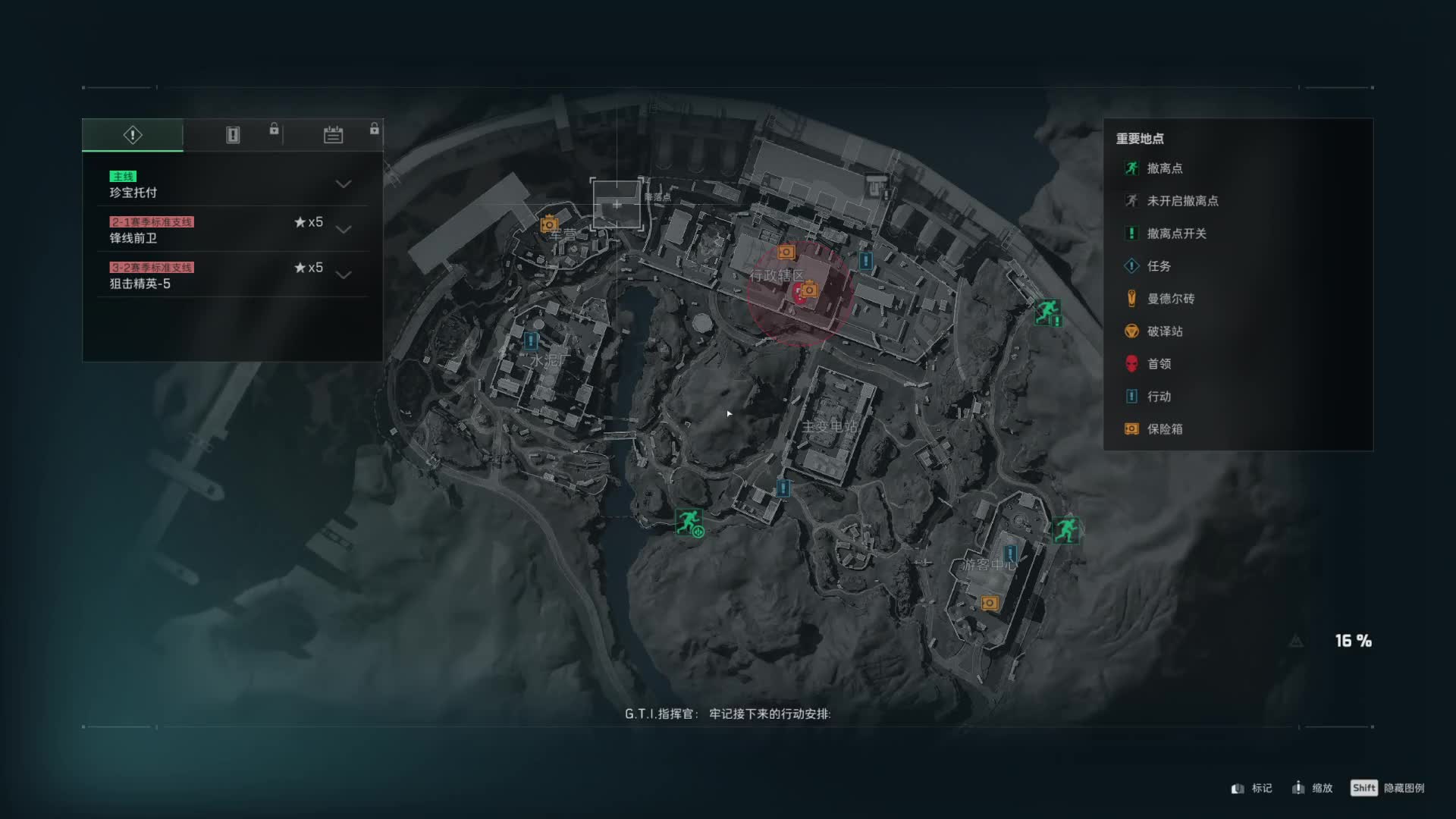Viewport: 1456px width, 819px height.
Task: Toggle the 行动 legend entry
Action: coord(1158,397)
